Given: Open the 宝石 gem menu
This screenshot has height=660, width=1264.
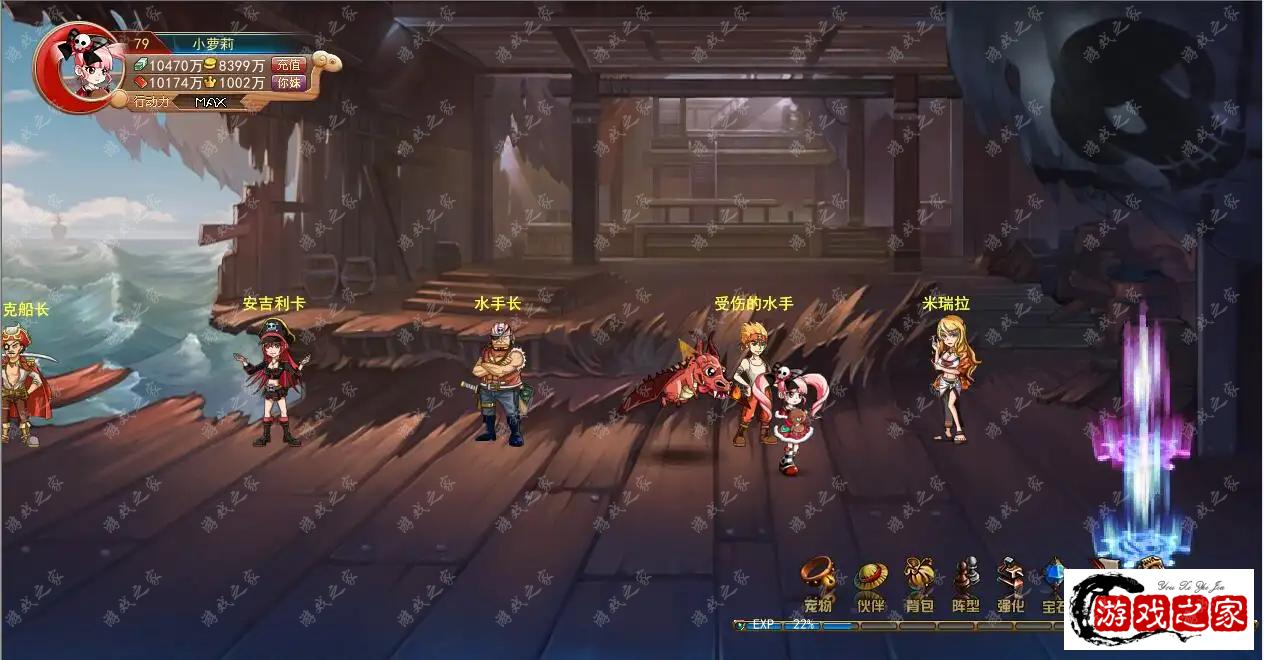Looking at the screenshot, I should click(x=1054, y=585).
